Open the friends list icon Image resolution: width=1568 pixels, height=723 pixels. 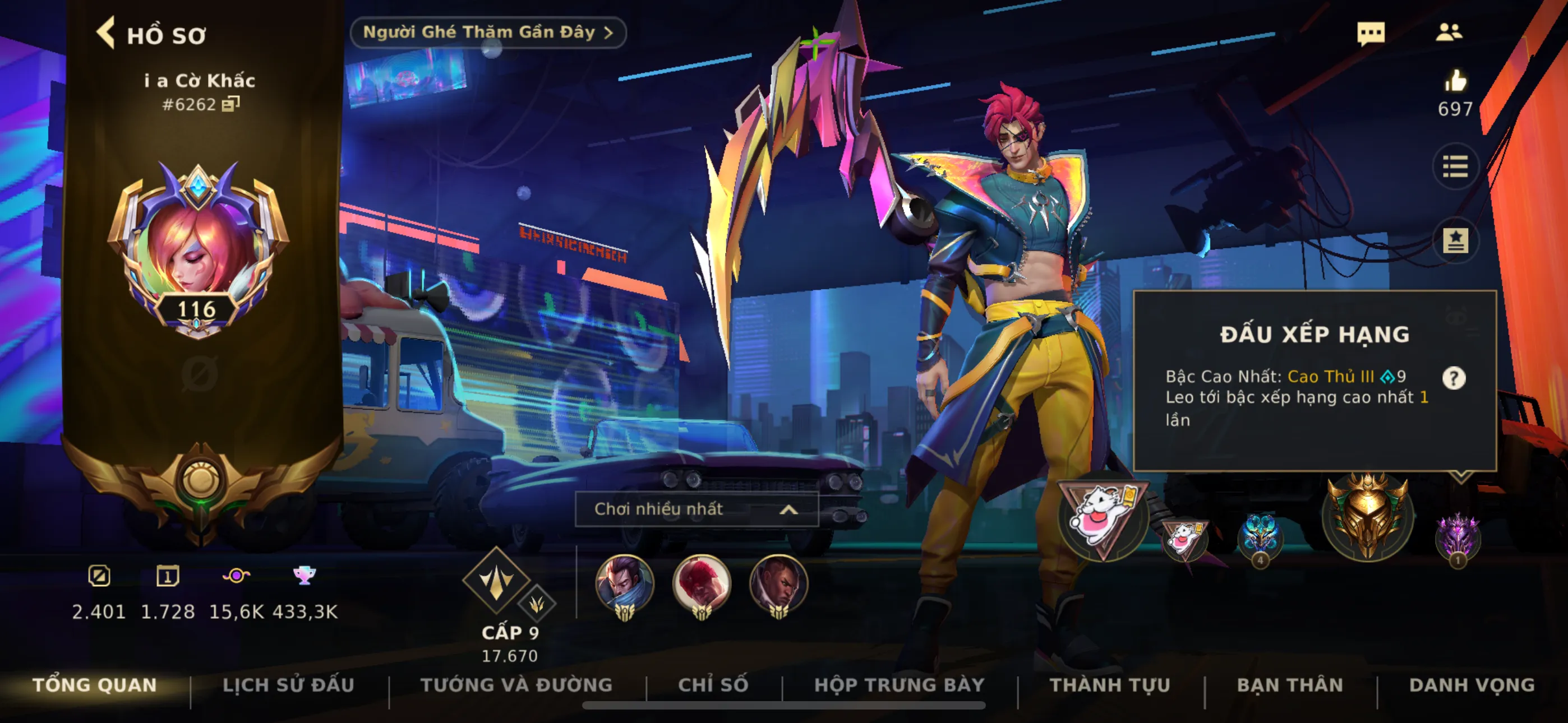coord(1449,33)
